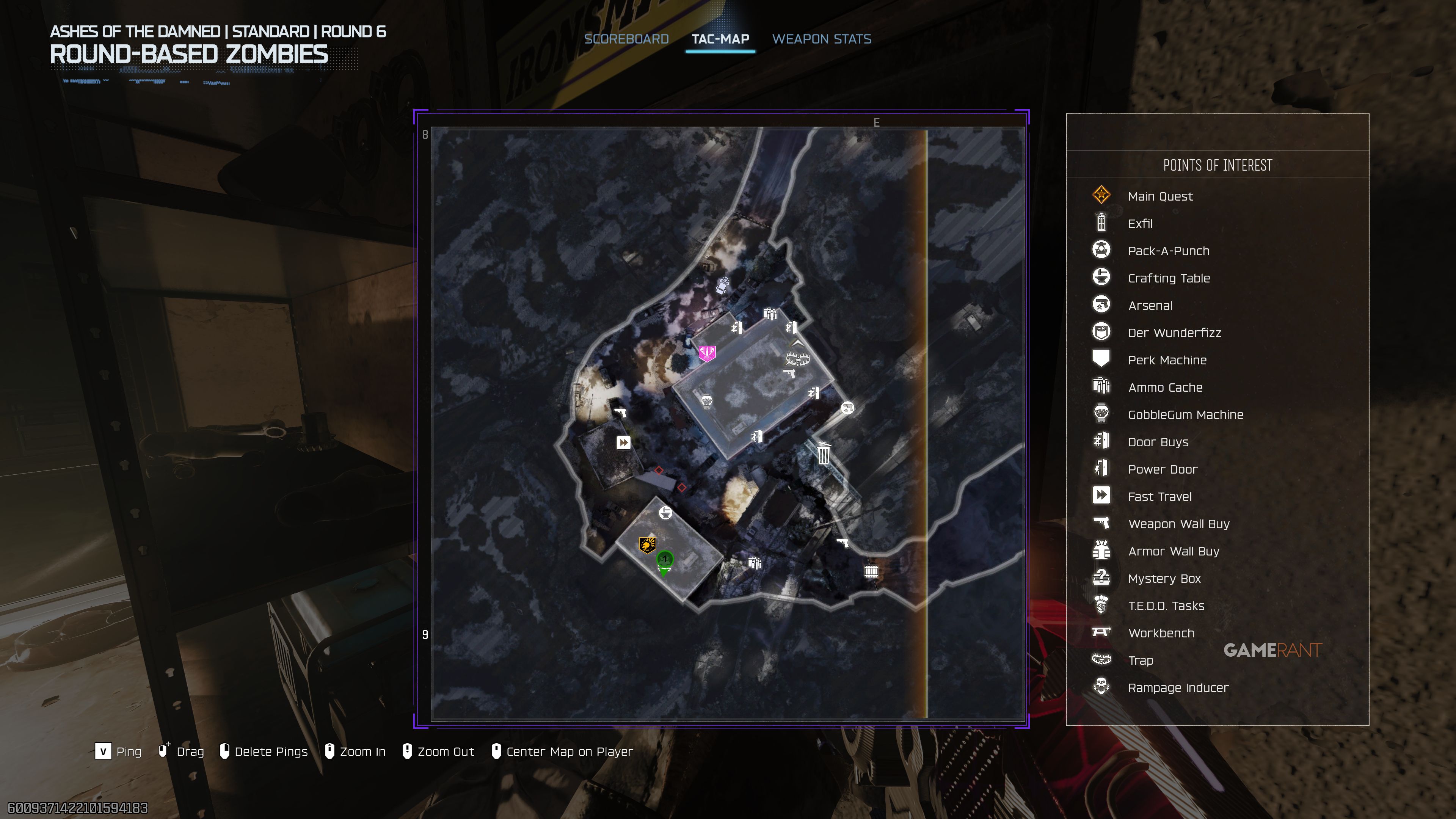Click the GobbleGum Machine marker on the map
The image size is (1456, 819).
click(706, 401)
